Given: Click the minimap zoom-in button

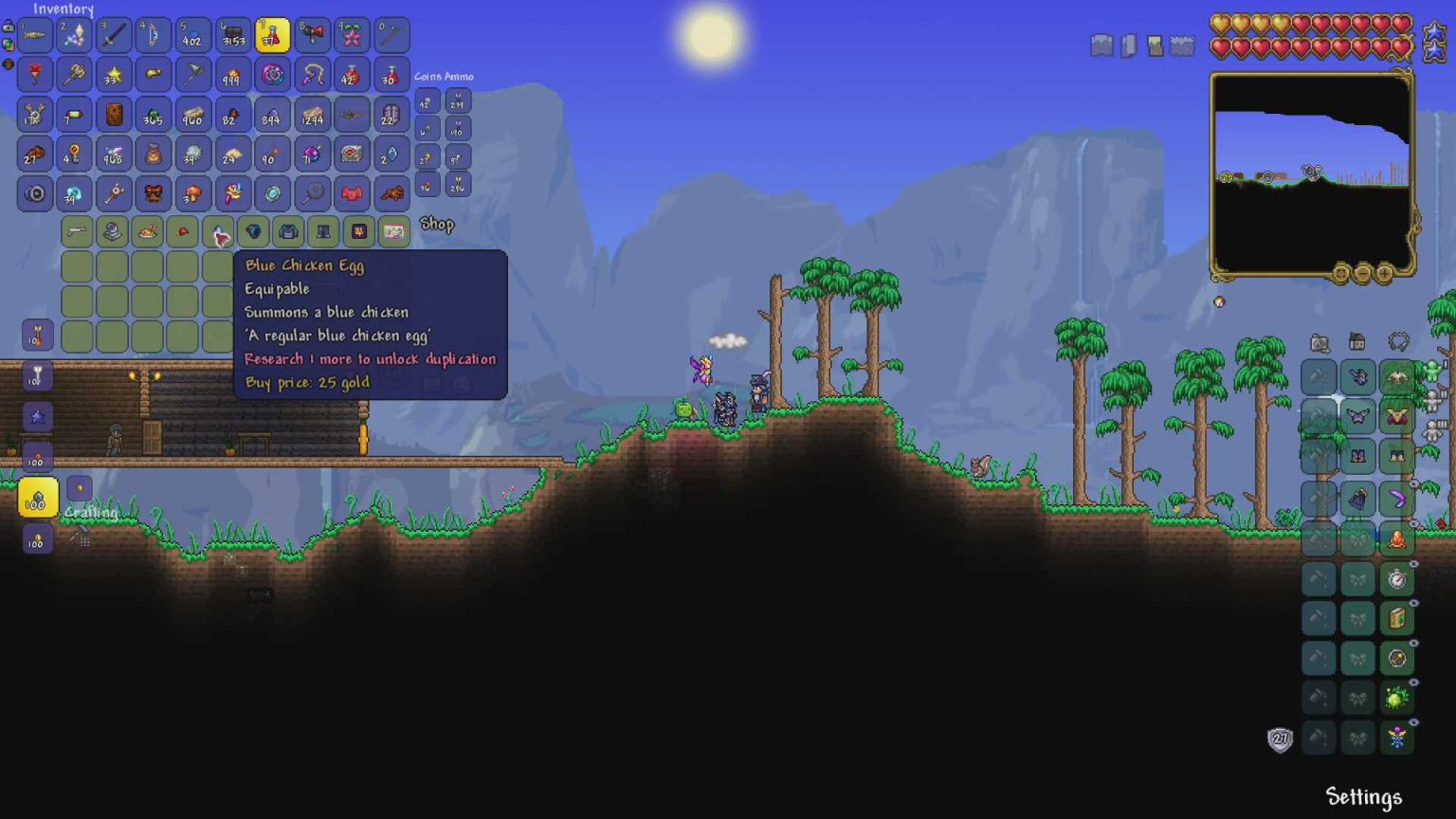Looking at the screenshot, I should pyautogui.click(x=1384, y=273).
